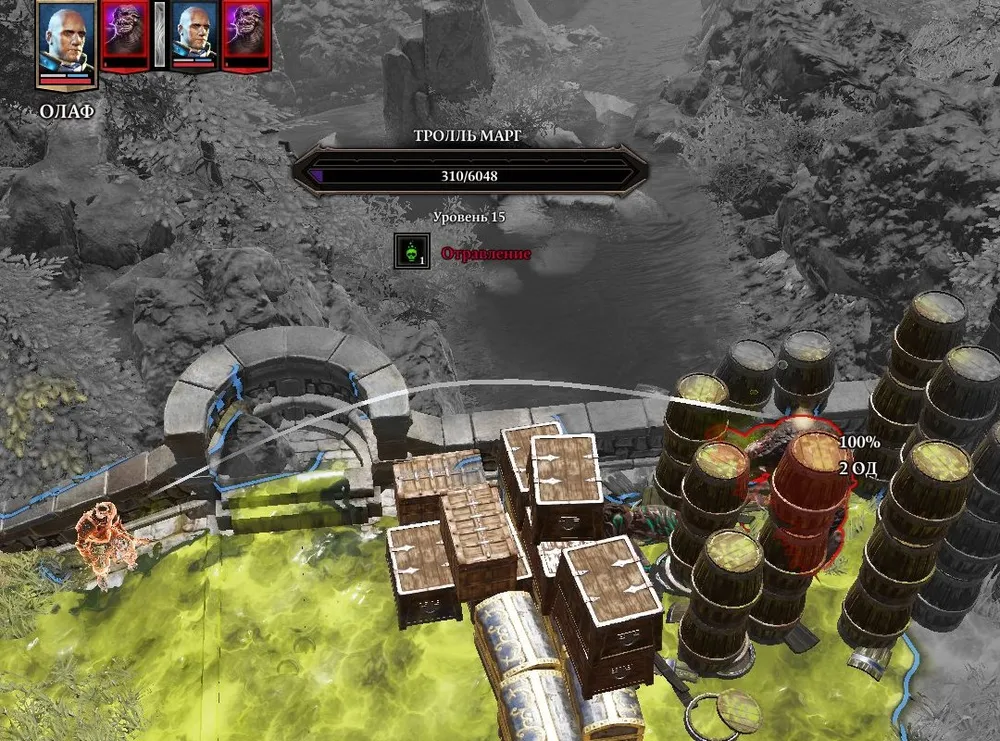The image size is (1000, 741).
Task: Select Olaf's smaller next-round turn portrait
Action: point(194,35)
